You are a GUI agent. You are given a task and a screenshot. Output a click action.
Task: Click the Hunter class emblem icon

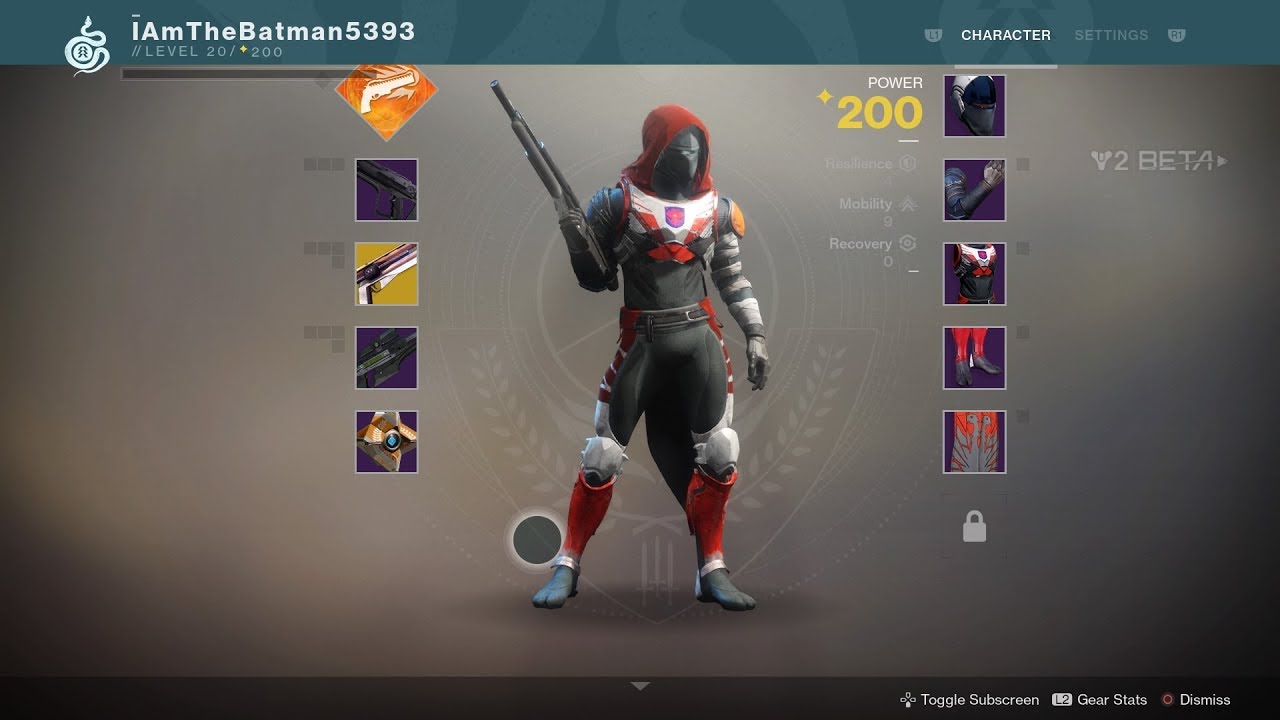87,45
